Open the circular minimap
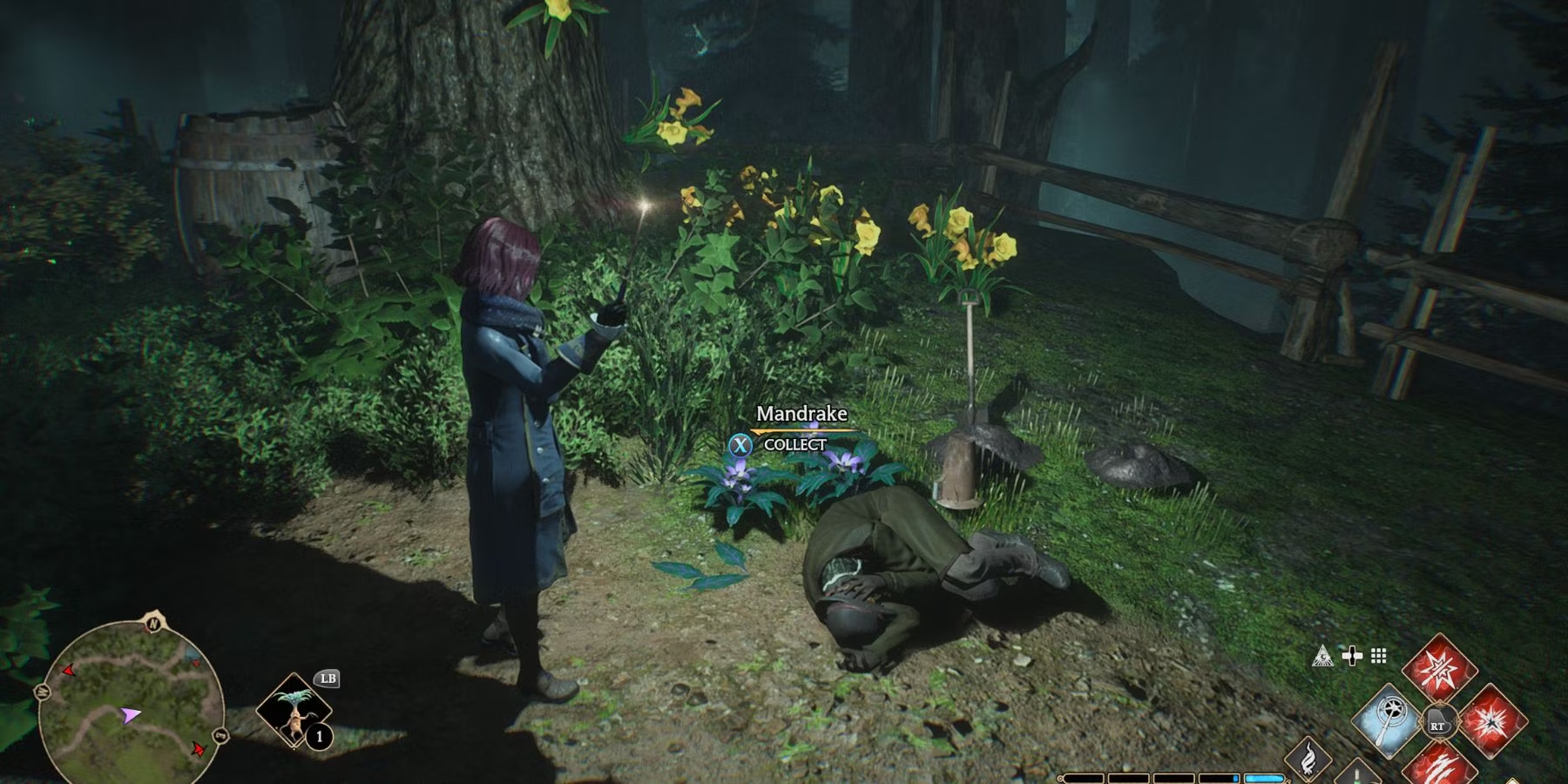 click(131, 701)
